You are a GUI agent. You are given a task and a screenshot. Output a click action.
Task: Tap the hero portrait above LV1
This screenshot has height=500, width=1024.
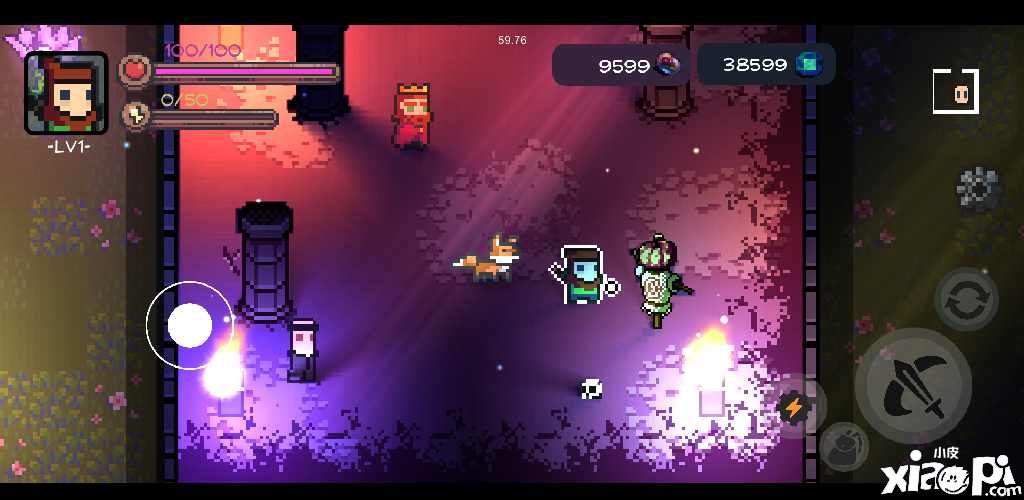67,93
